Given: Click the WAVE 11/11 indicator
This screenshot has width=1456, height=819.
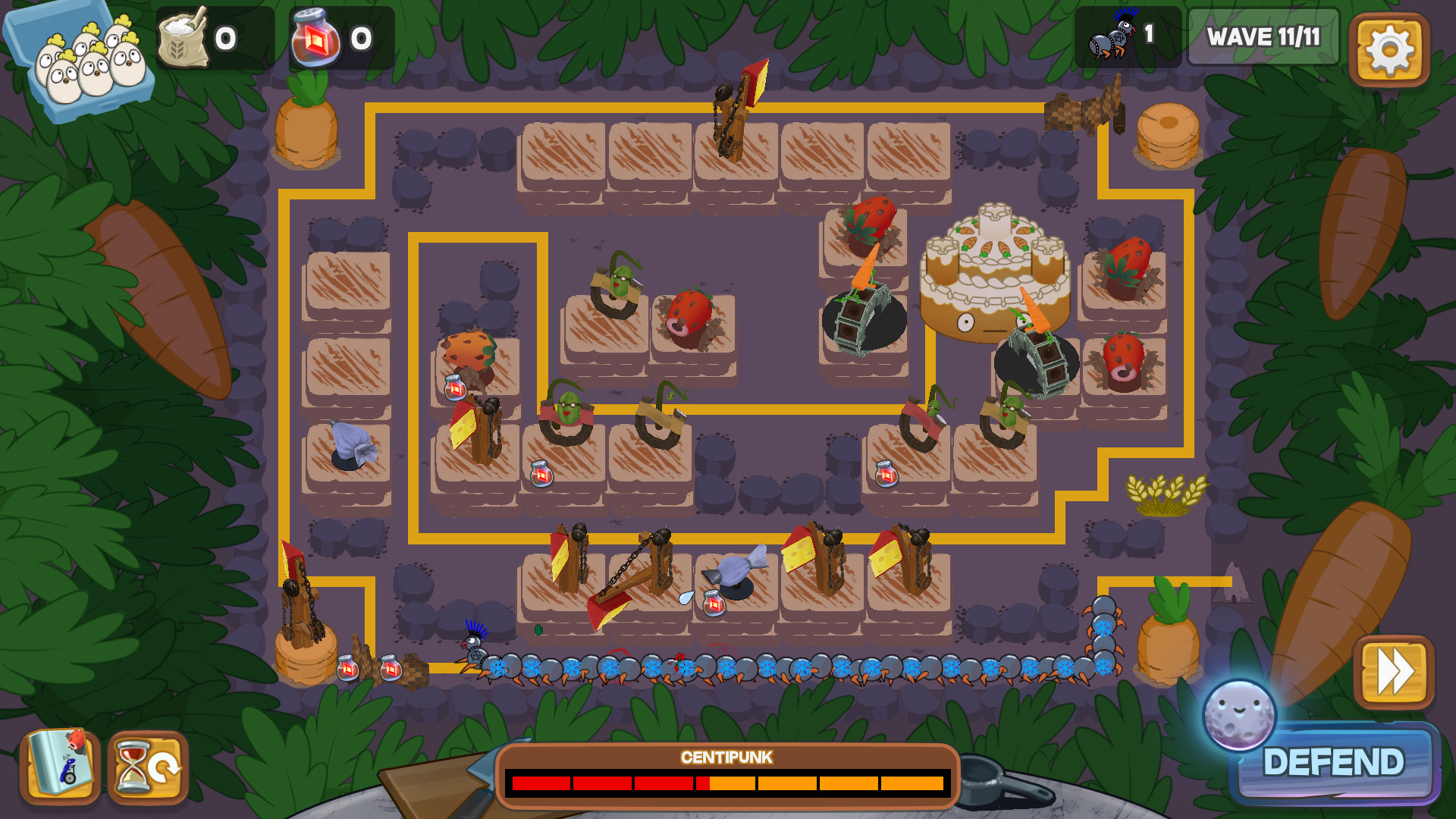Looking at the screenshot, I should [x=1263, y=36].
